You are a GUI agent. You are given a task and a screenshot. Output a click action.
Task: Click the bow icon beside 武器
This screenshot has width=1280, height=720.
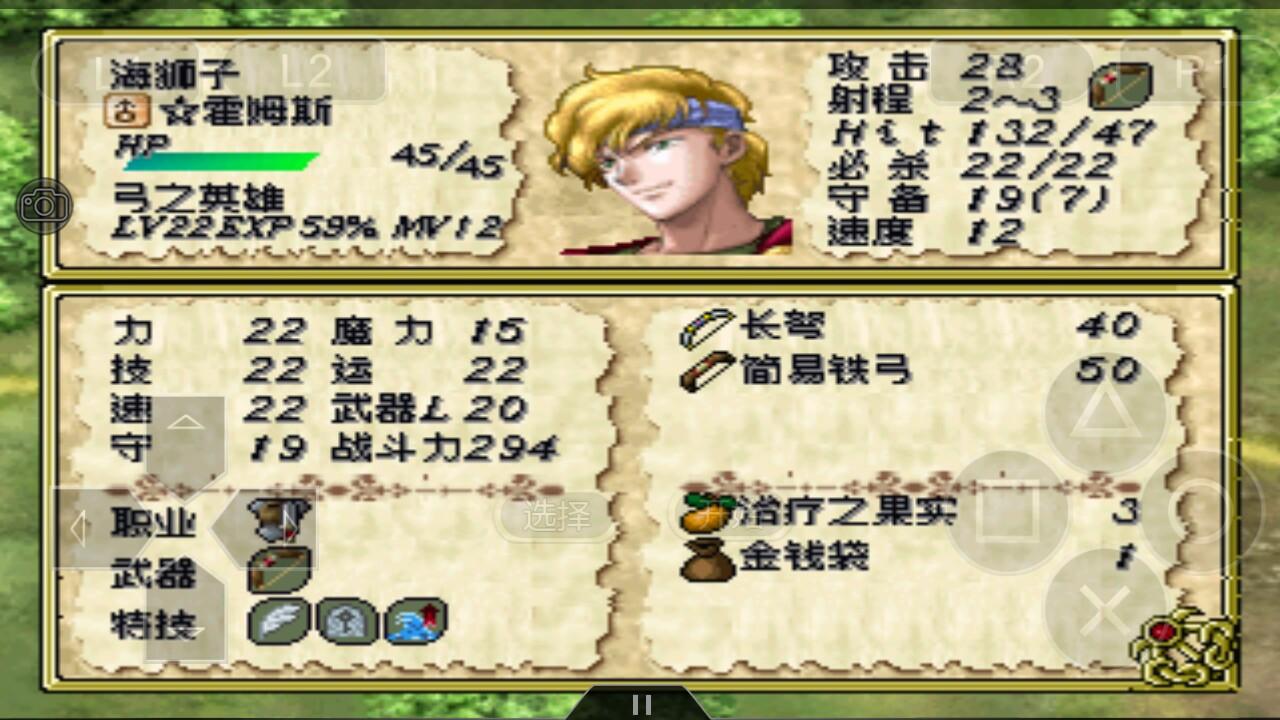(x=280, y=571)
